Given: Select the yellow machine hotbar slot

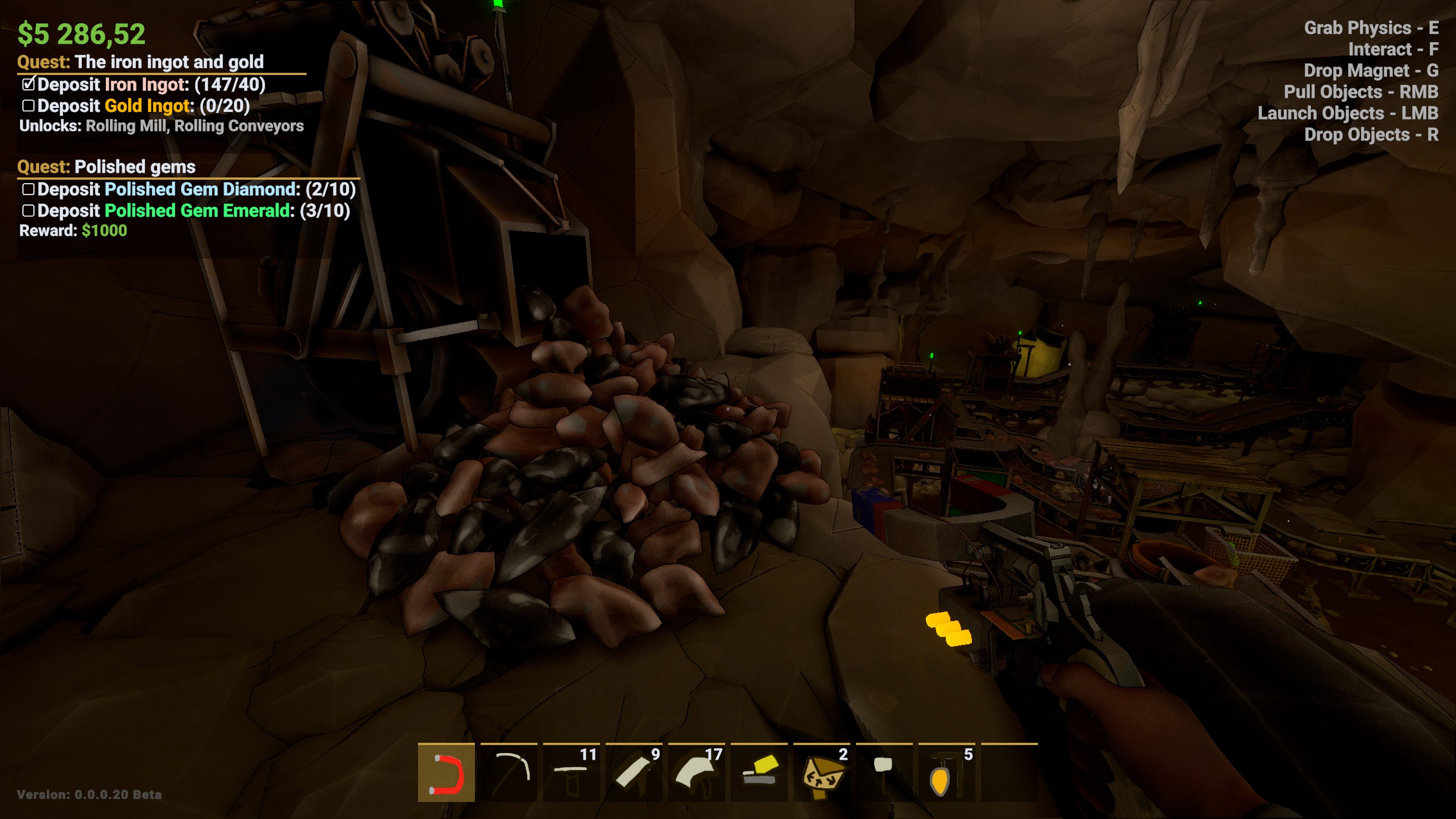Looking at the screenshot, I should tap(759, 773).
